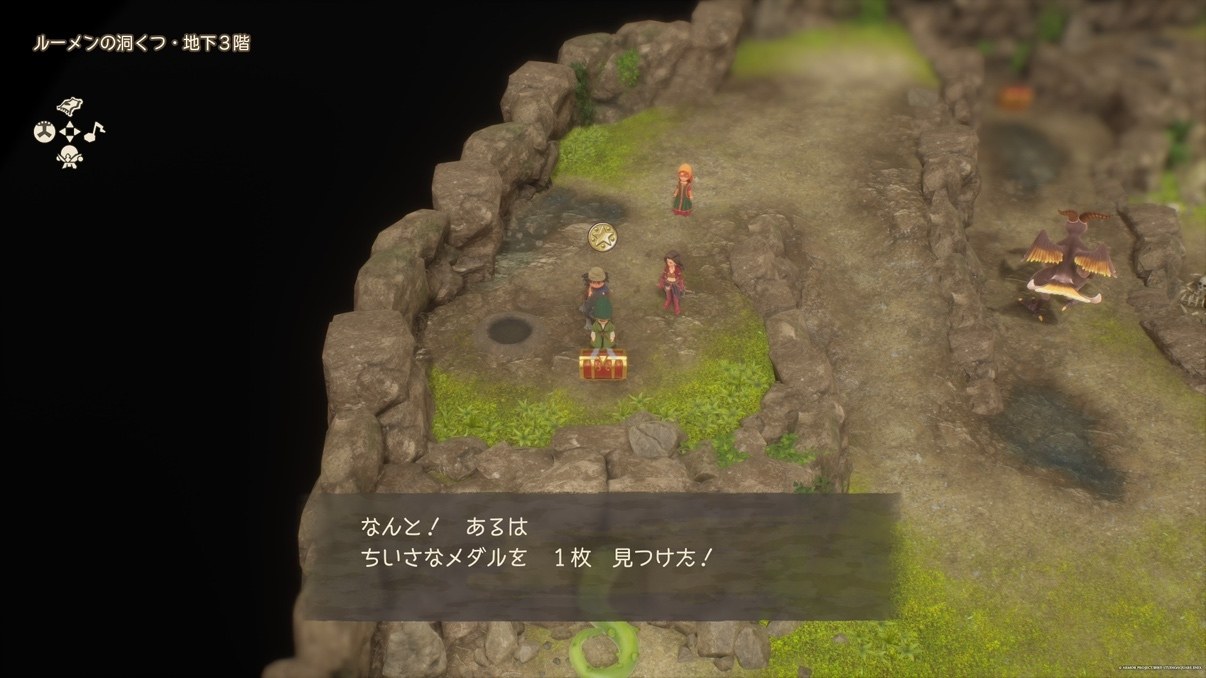Click the masked thief shortcut icon
This screenshot has width=1206, height=678.
(69, 156)
